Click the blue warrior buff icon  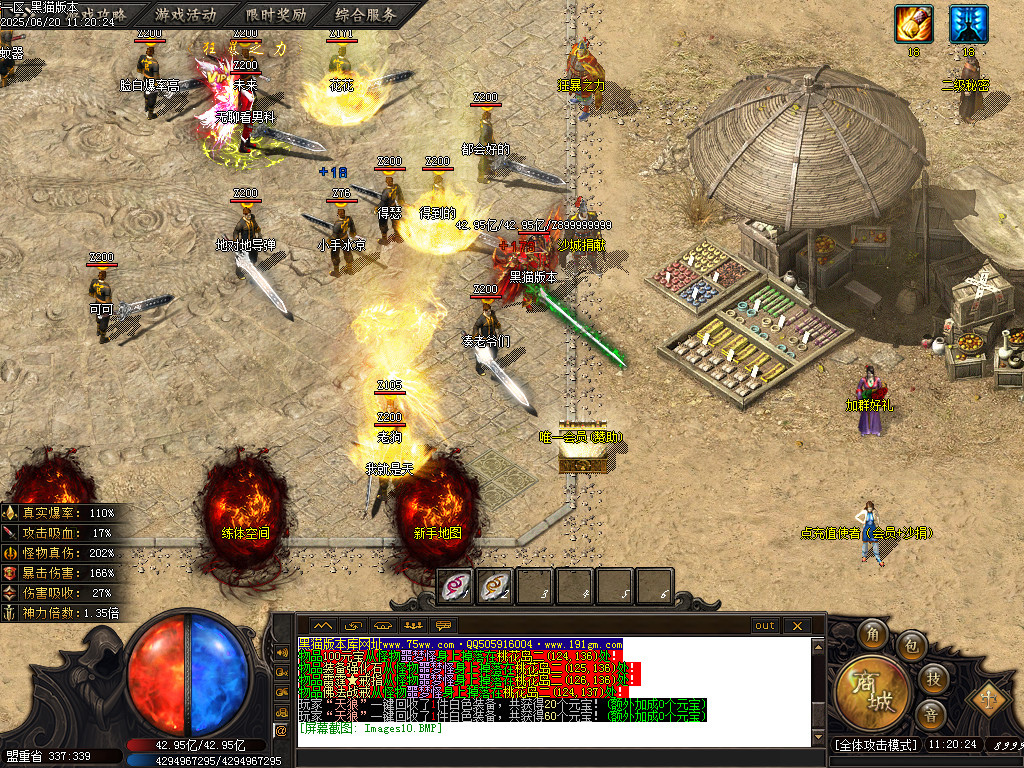coord(968,24)
